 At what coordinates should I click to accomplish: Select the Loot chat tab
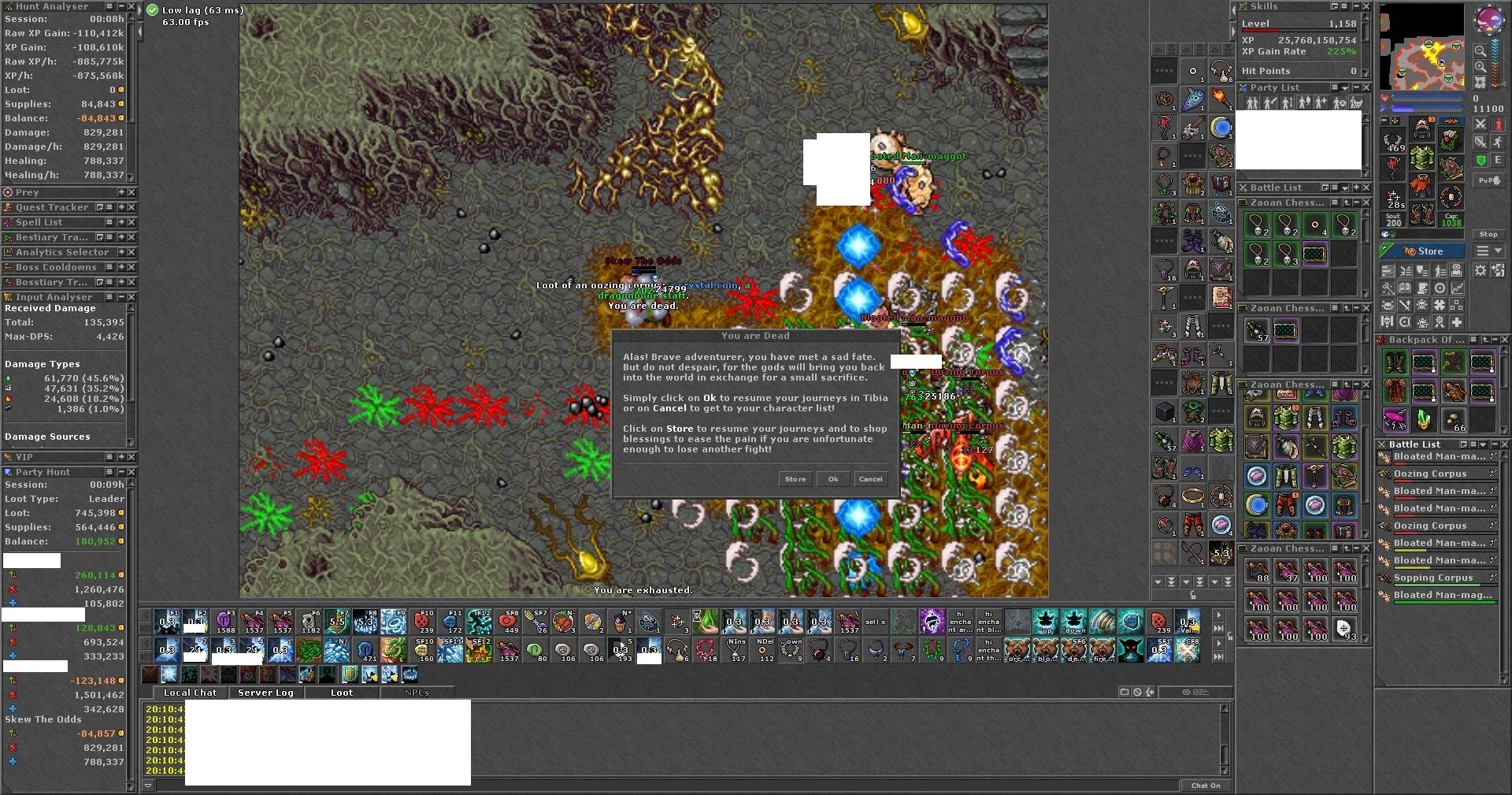[342, 693]
